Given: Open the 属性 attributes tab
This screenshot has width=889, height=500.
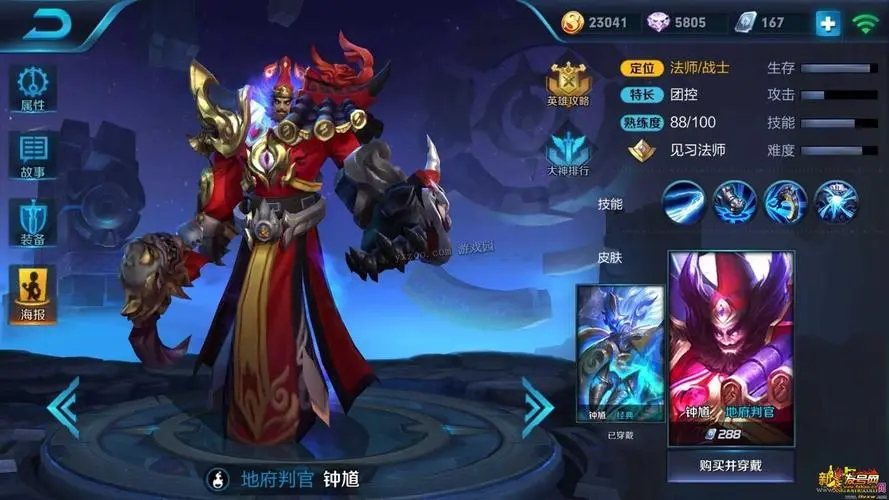Looking at the screenshot, I should click(x=33, y=88).
